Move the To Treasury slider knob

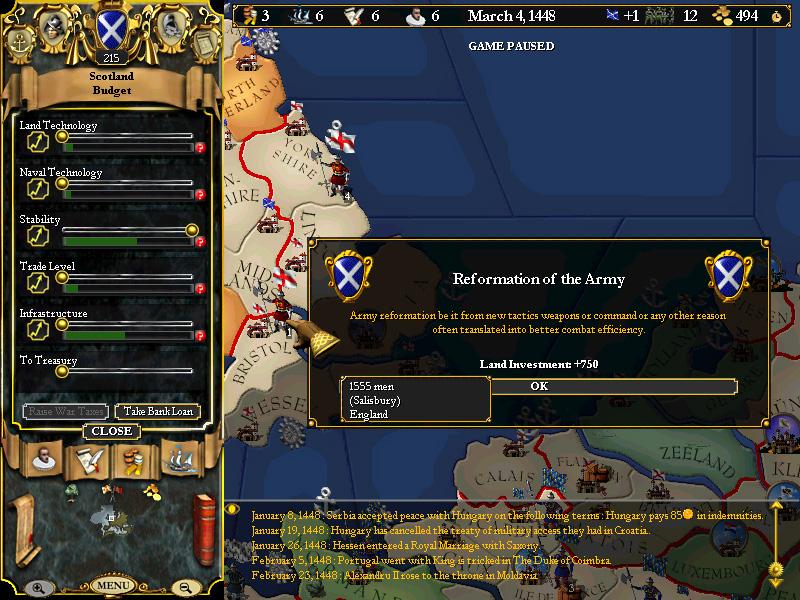(x=62, y=371)
